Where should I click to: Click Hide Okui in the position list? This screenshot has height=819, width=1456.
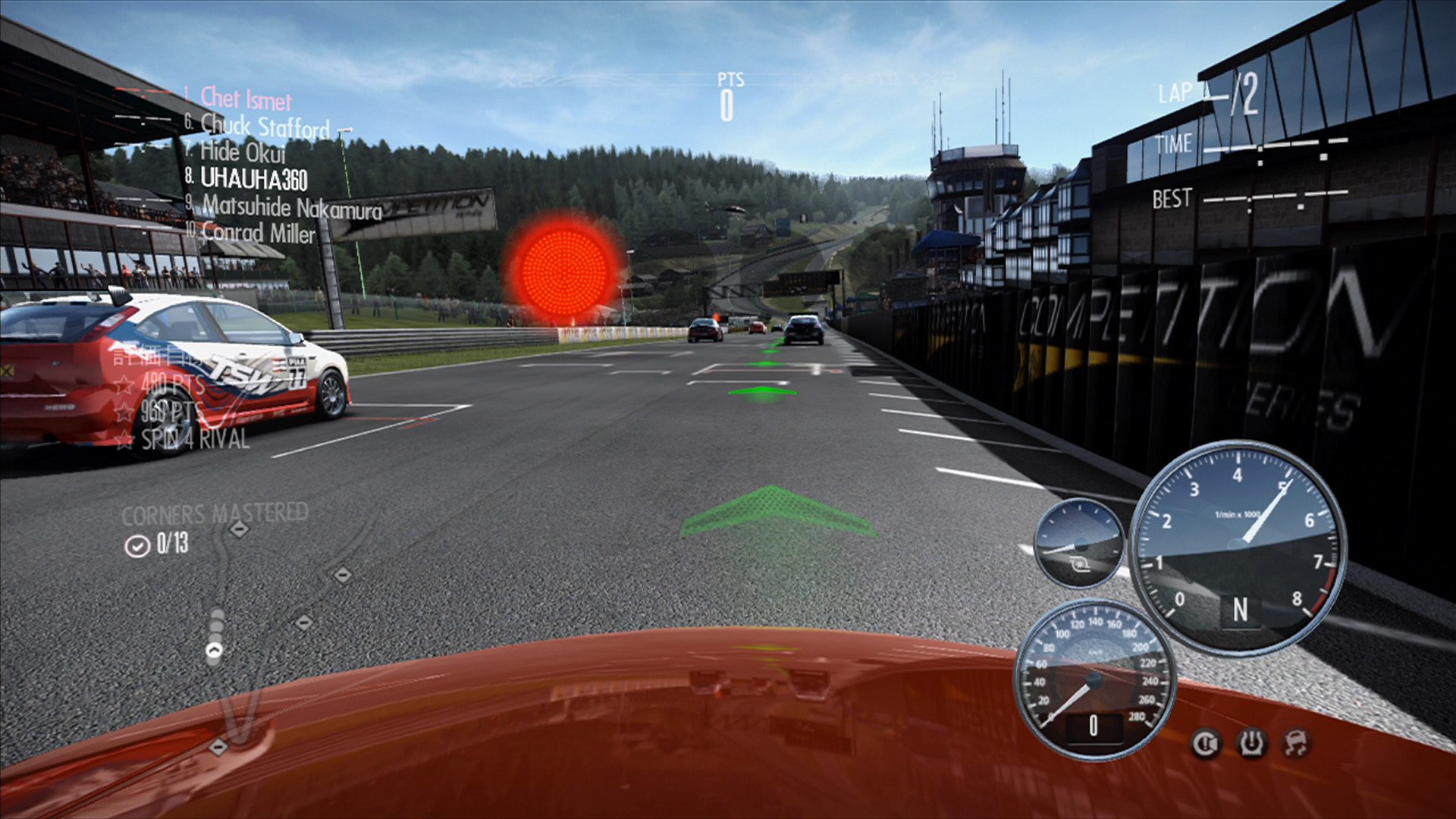pos(242,152)
